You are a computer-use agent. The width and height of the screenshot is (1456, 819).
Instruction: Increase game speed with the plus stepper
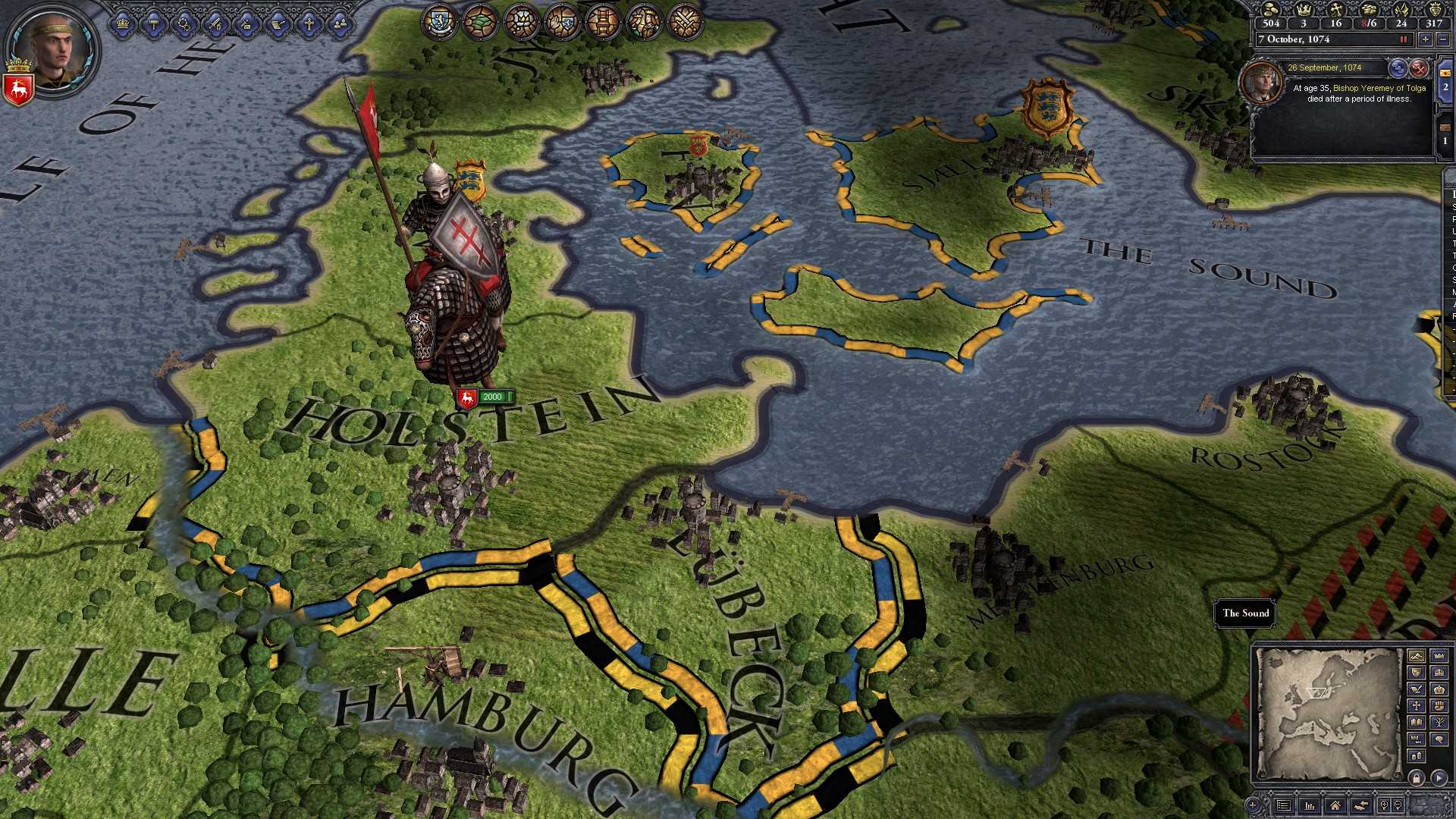click(1426, 39)
